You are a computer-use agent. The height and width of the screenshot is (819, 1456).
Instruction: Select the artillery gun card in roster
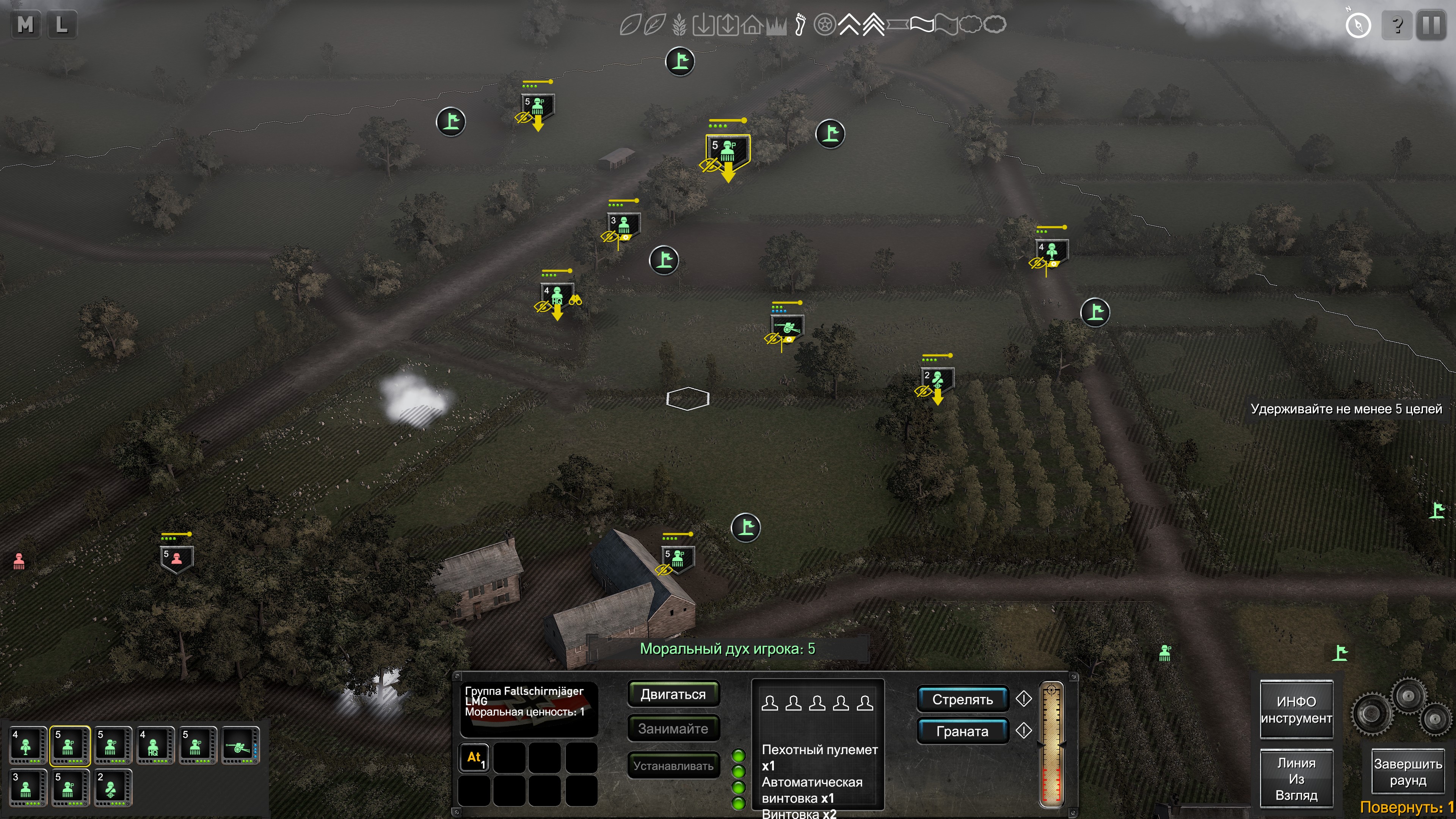click(x=240, y=745)
